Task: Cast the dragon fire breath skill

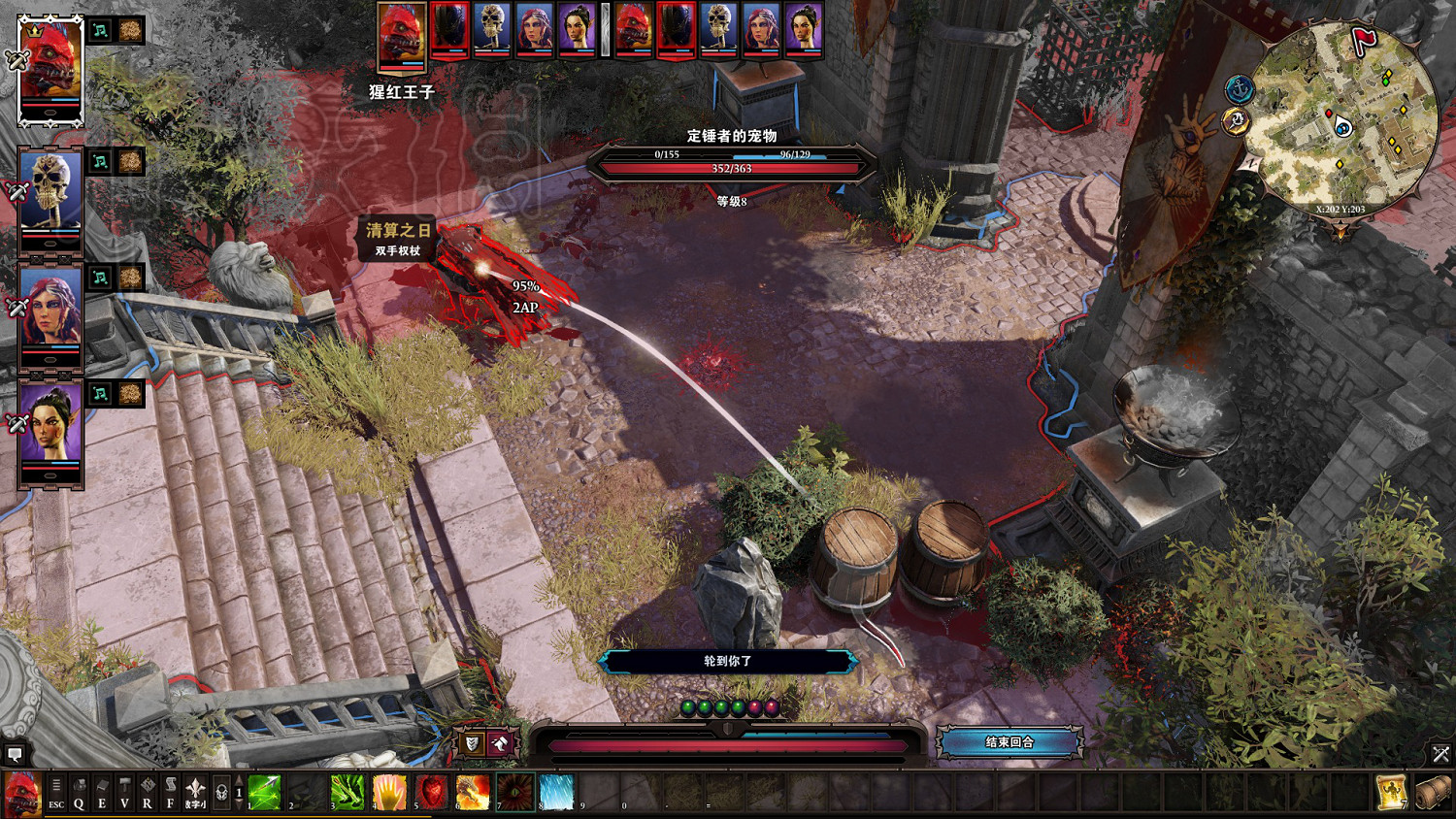Action: 473,793
